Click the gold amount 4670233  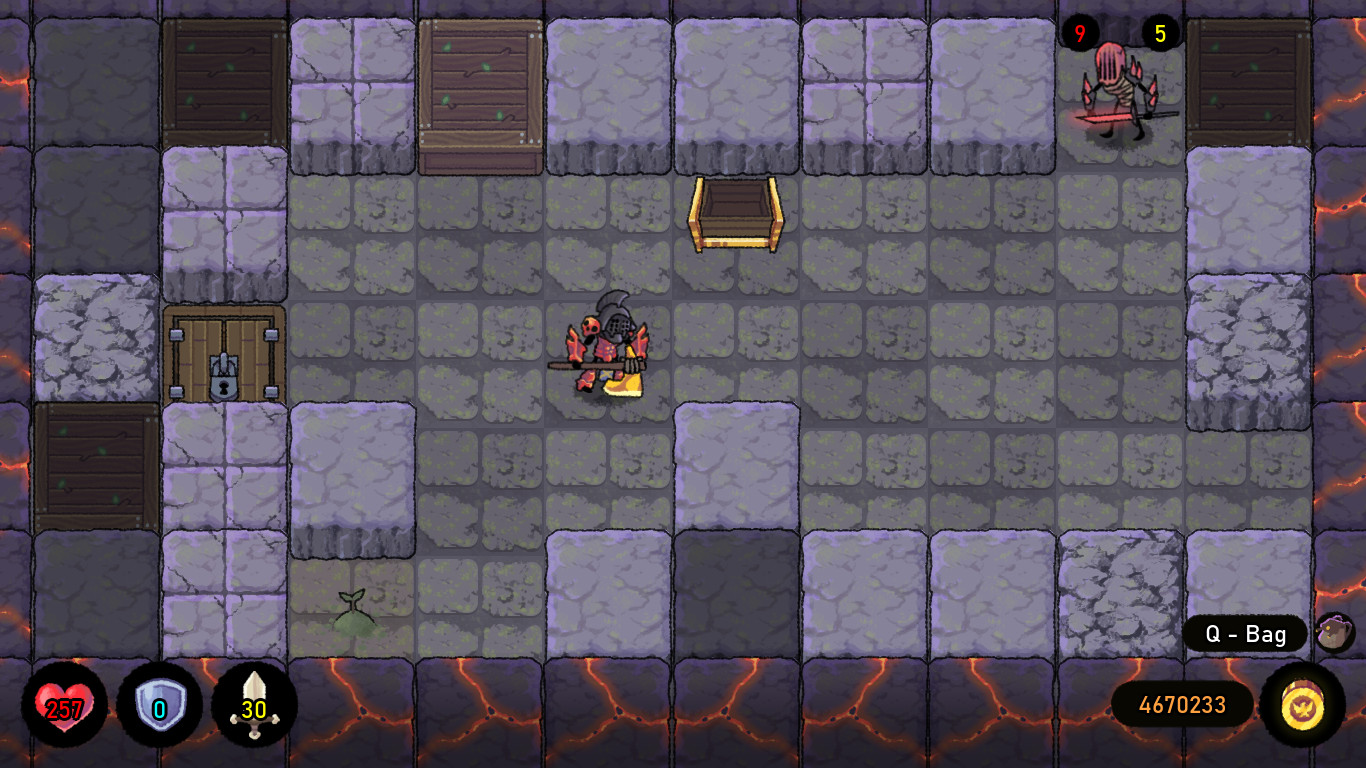[x=1184, y=705]
